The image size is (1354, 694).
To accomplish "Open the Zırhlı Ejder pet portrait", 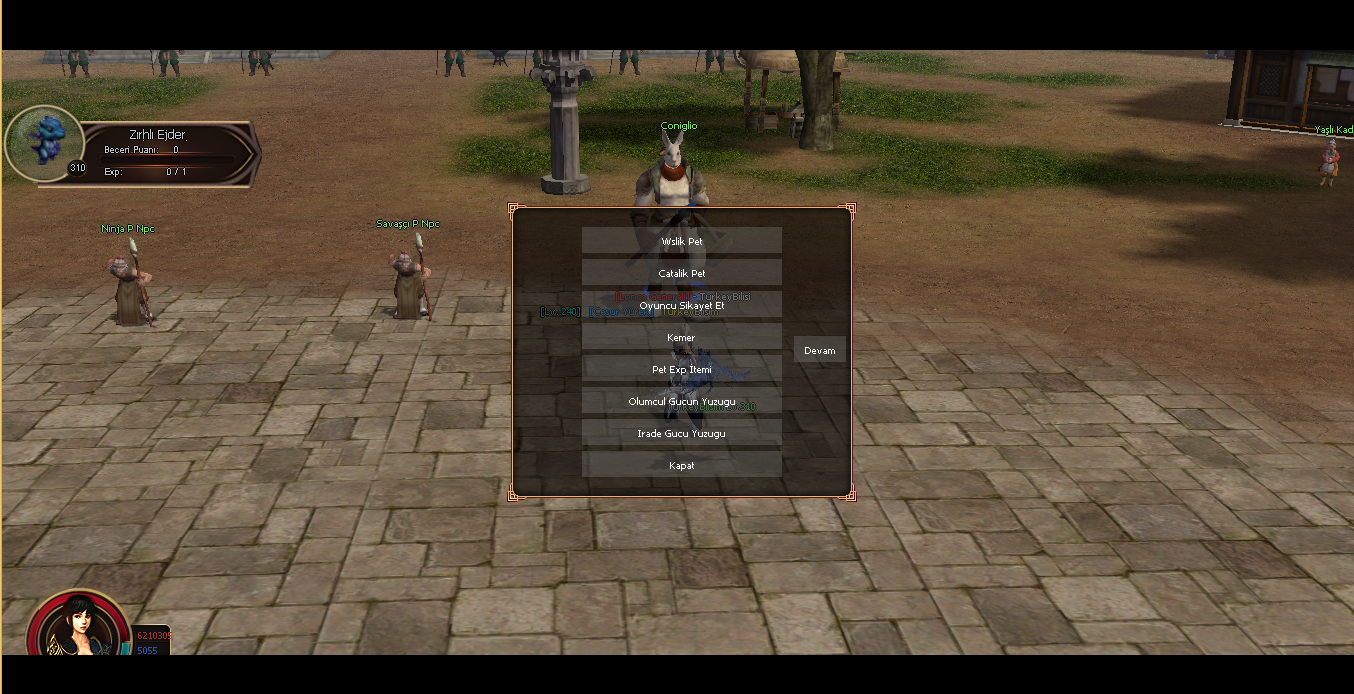I will point(43,142).
